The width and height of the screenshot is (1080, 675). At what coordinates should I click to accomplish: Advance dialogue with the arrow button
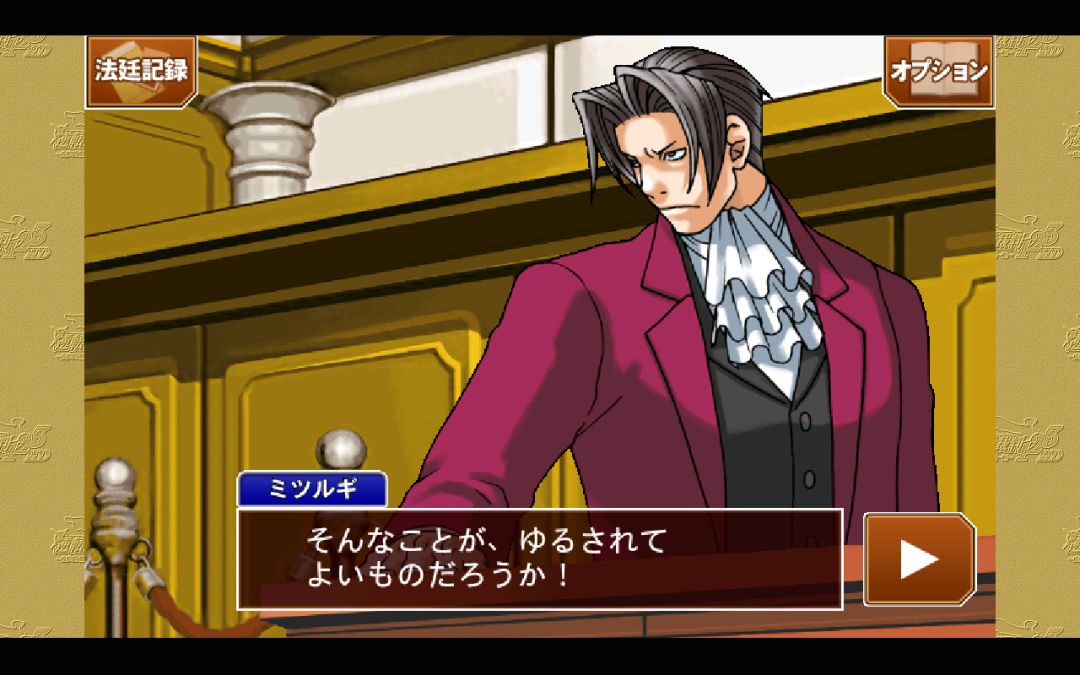919,559
